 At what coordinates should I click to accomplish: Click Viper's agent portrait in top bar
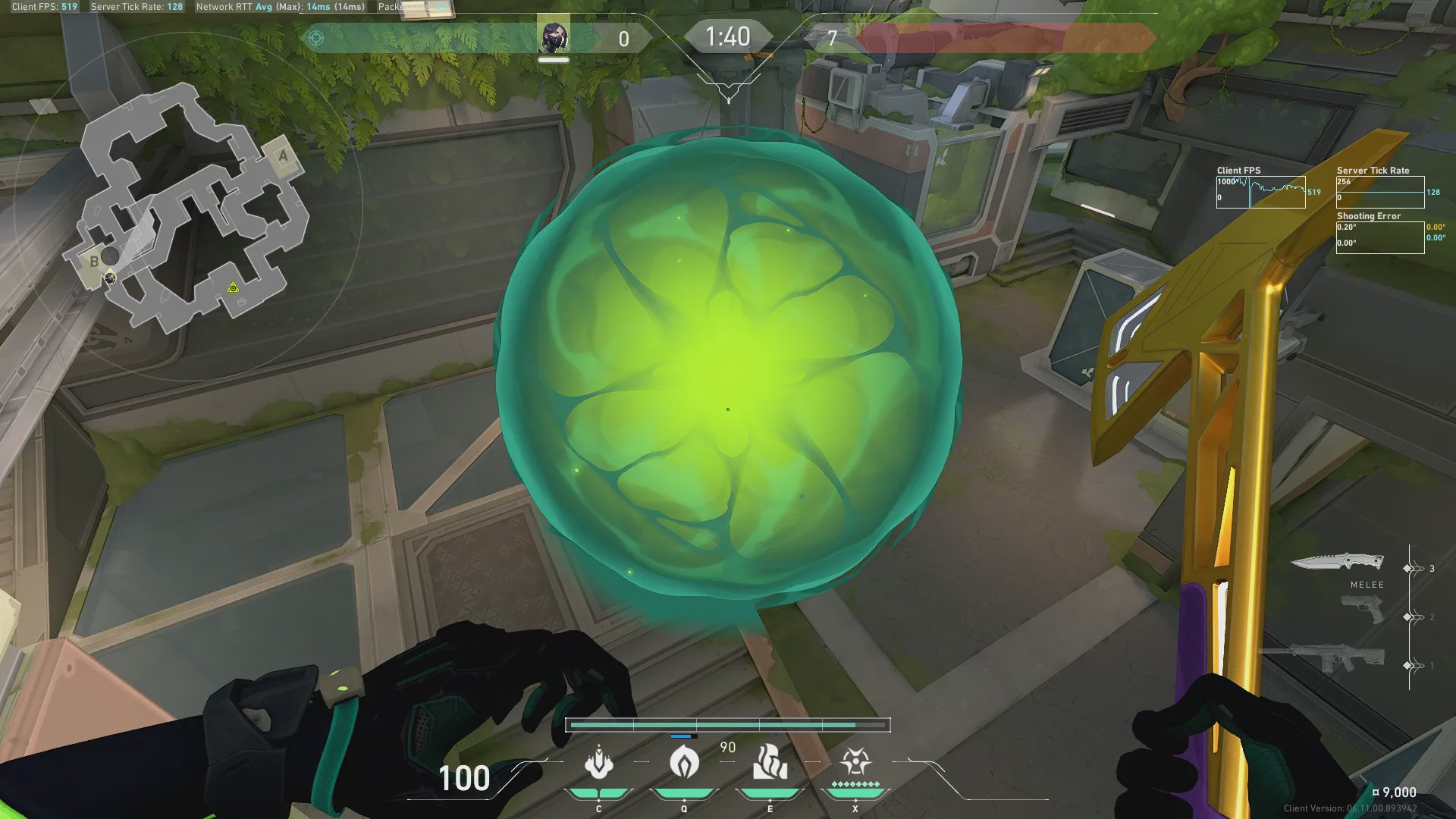click(x=554, y=36)
